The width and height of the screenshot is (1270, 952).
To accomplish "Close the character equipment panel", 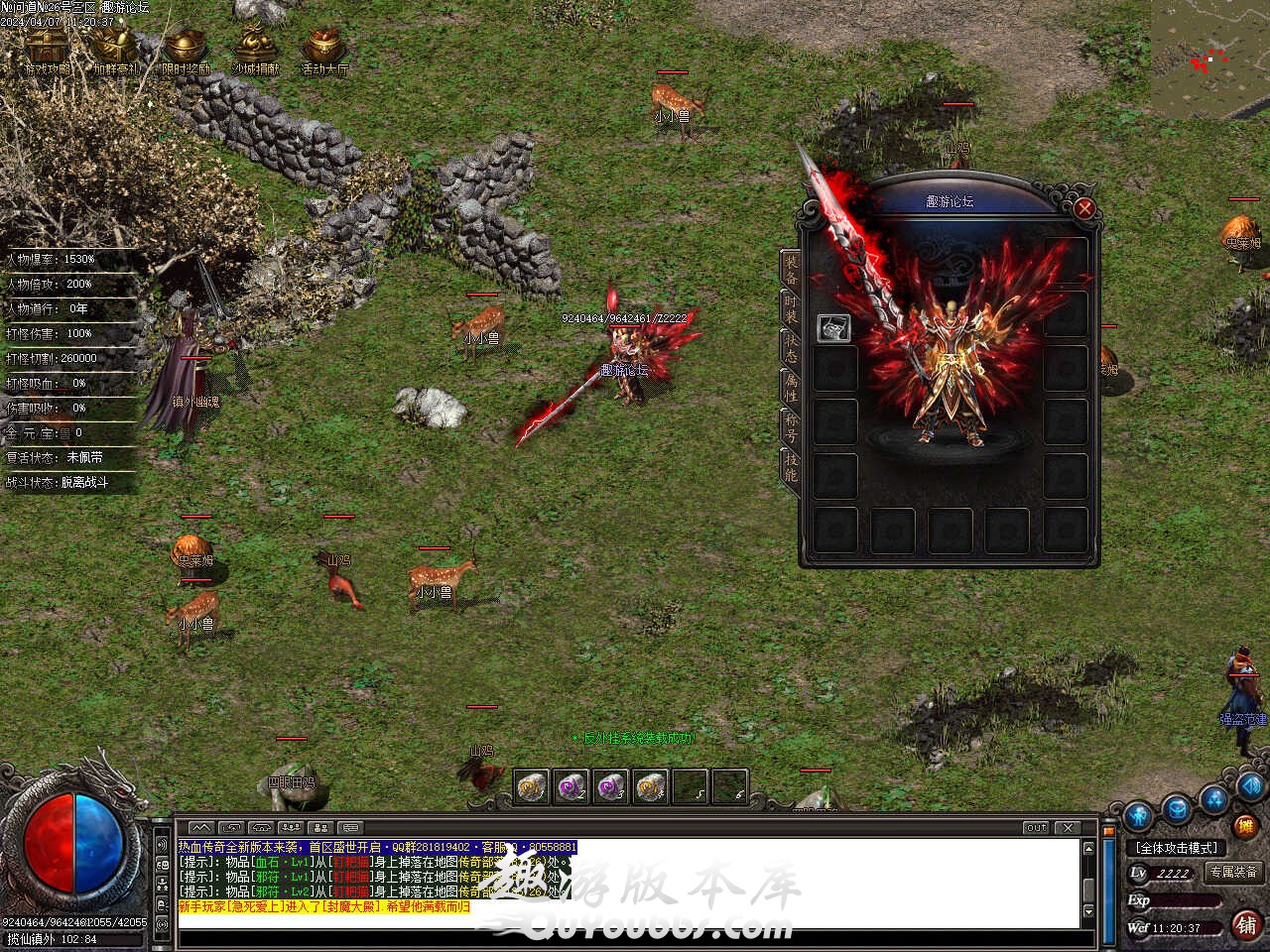I will pos(1084,208).
